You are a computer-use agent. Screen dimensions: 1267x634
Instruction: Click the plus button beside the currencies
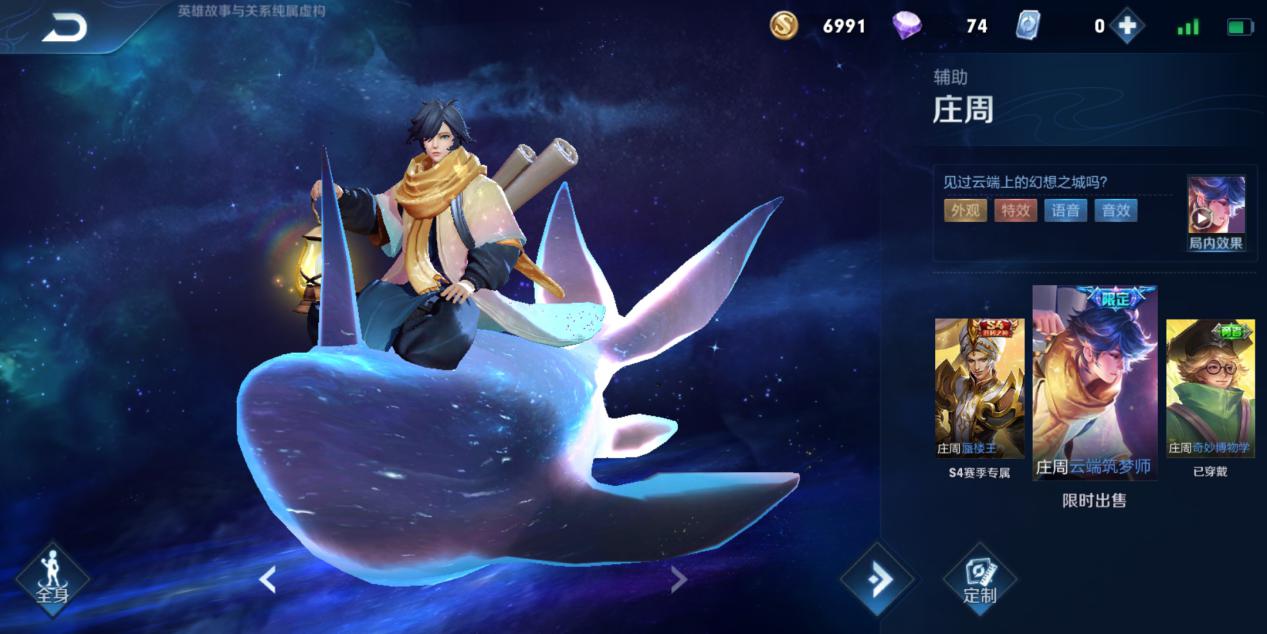coord(1127,27)
